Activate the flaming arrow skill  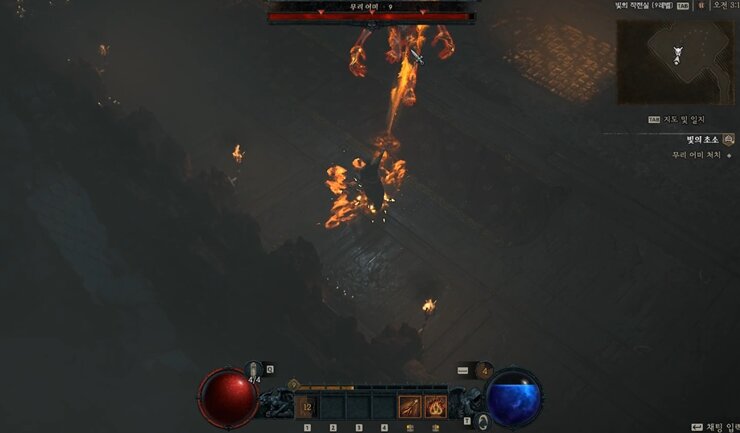tap(410, 406)
